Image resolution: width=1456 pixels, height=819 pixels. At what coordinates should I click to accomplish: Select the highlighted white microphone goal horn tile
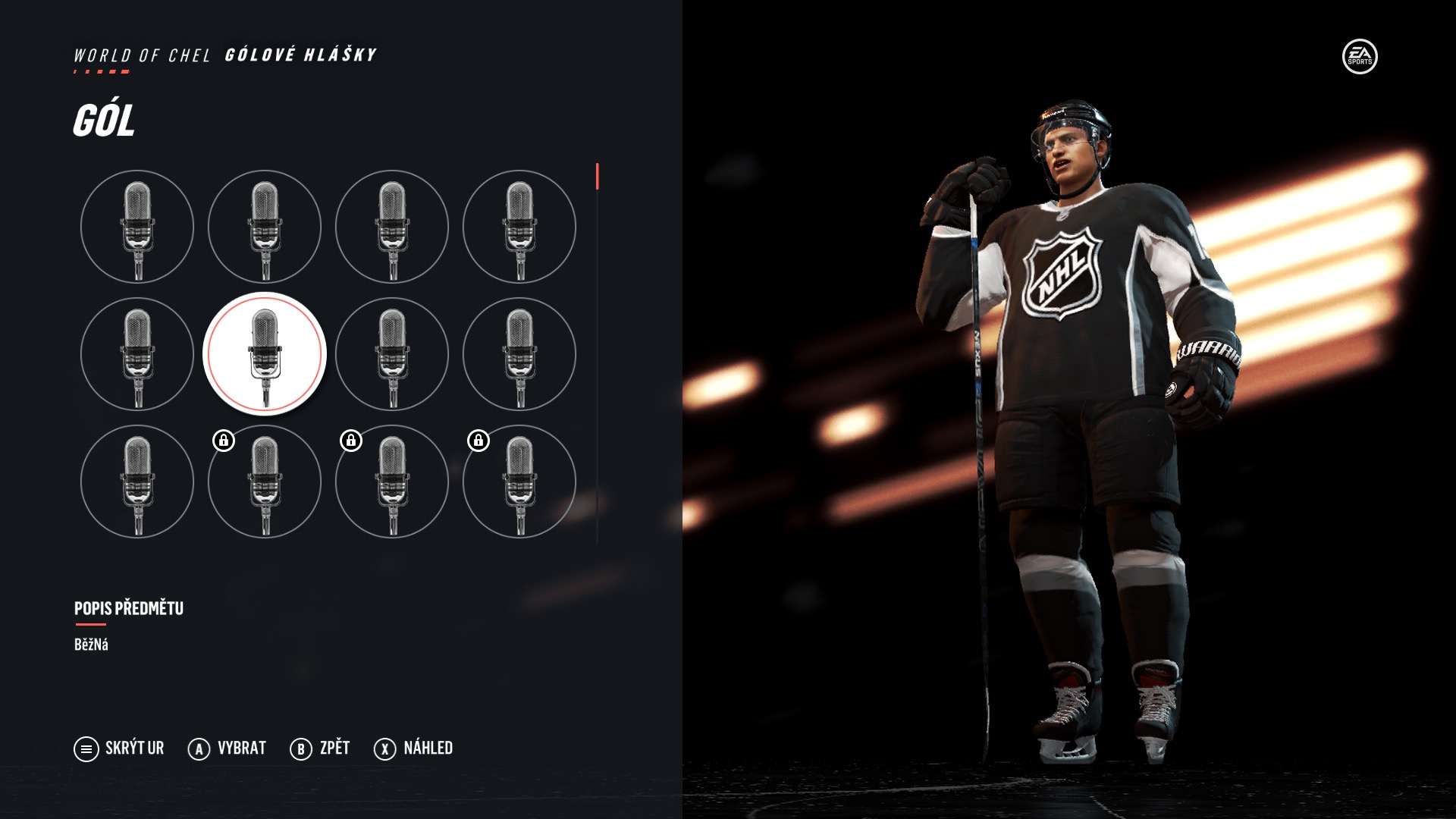(x=265, y=354)
